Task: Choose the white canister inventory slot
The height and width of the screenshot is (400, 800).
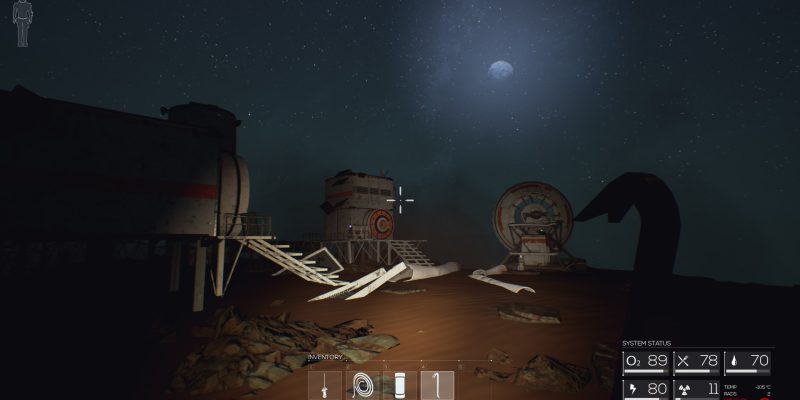Action: click(x=400, y=385)
